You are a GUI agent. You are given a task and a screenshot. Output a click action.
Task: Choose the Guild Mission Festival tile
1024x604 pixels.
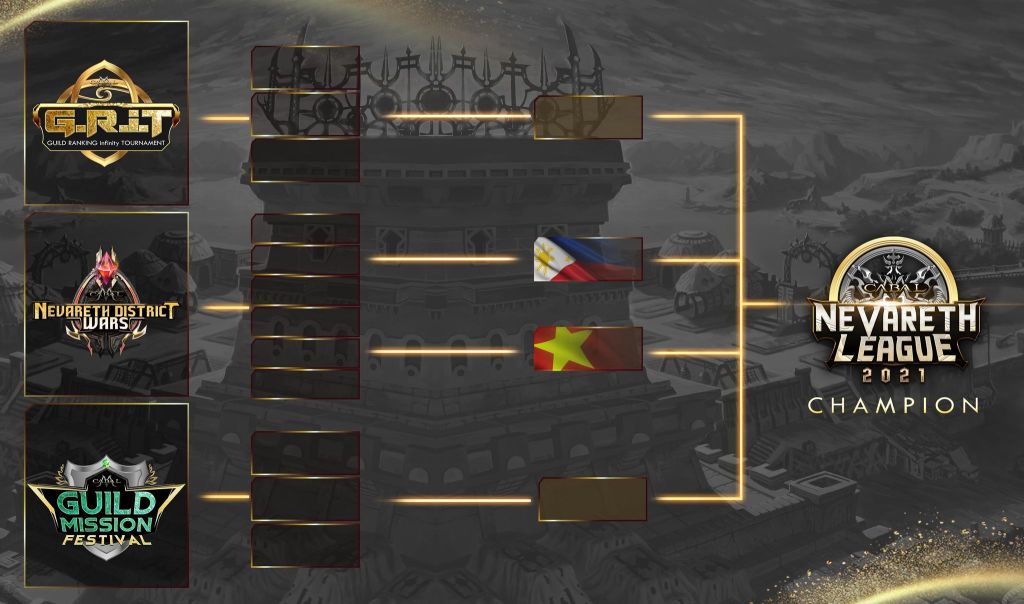(107, 496)
